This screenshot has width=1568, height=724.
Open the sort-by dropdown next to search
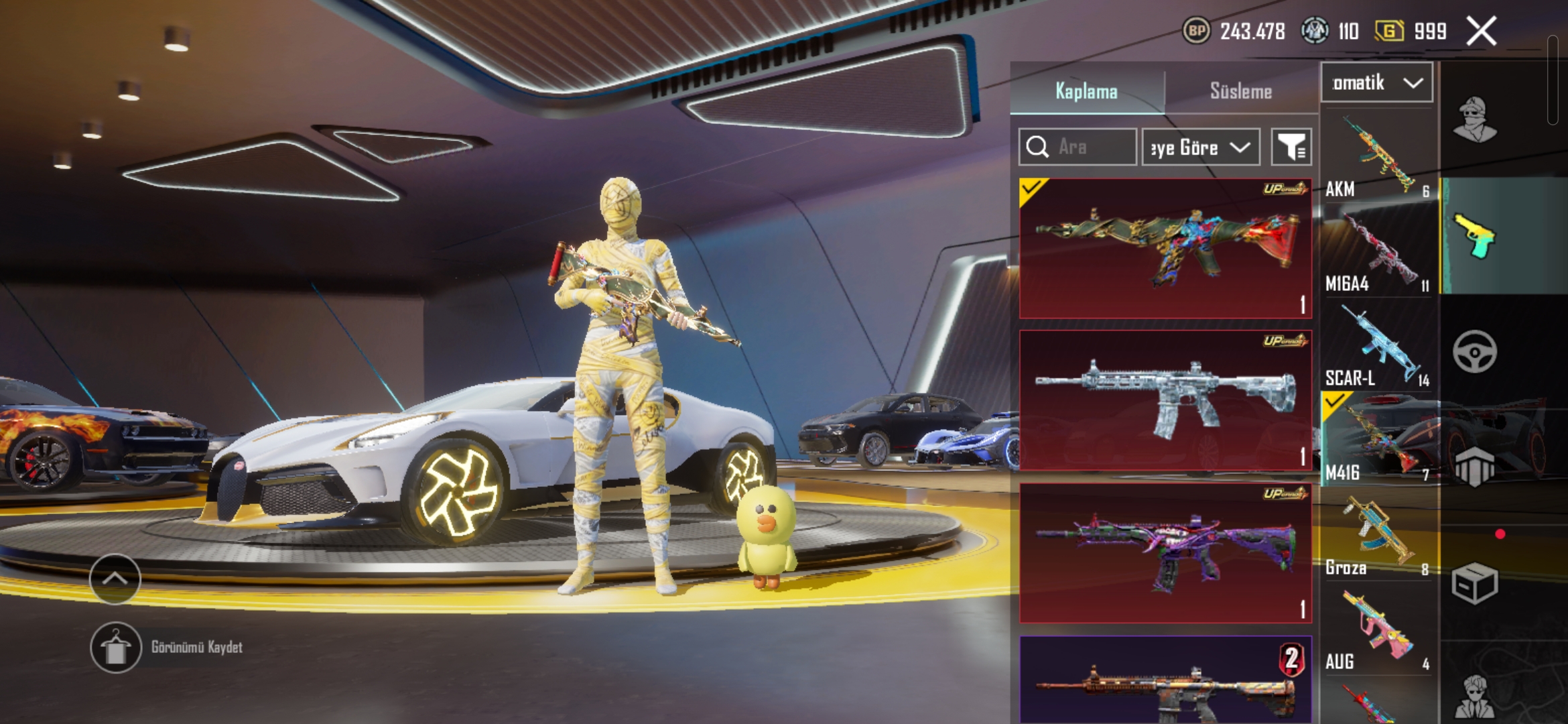coord(1200,147)
